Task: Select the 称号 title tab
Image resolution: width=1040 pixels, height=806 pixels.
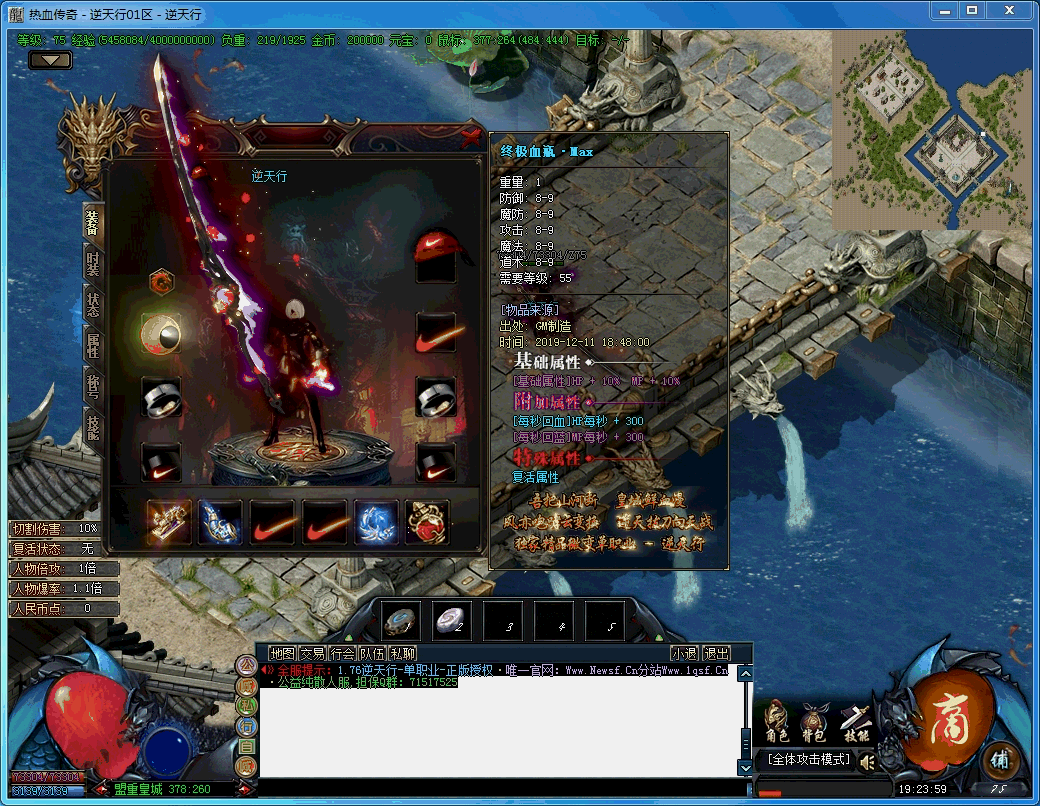Action: (x=93, y=386)
